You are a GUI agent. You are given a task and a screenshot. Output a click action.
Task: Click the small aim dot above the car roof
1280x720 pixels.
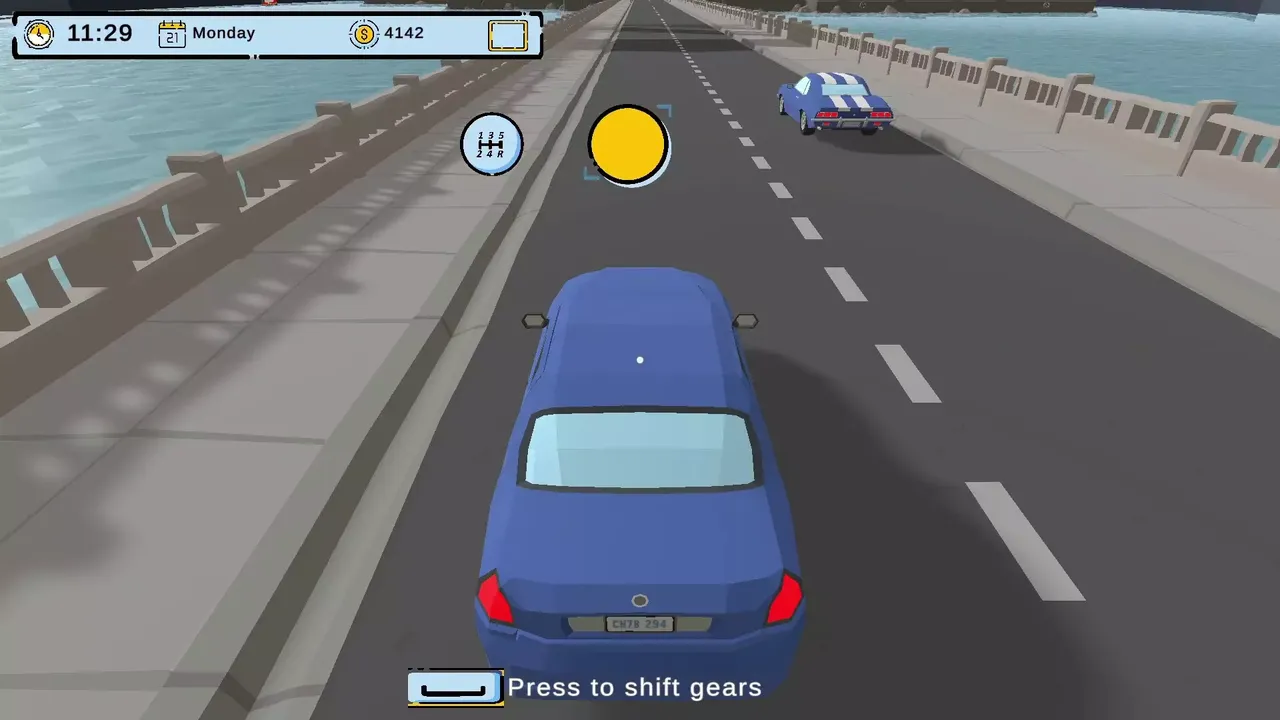click(640, 359)
